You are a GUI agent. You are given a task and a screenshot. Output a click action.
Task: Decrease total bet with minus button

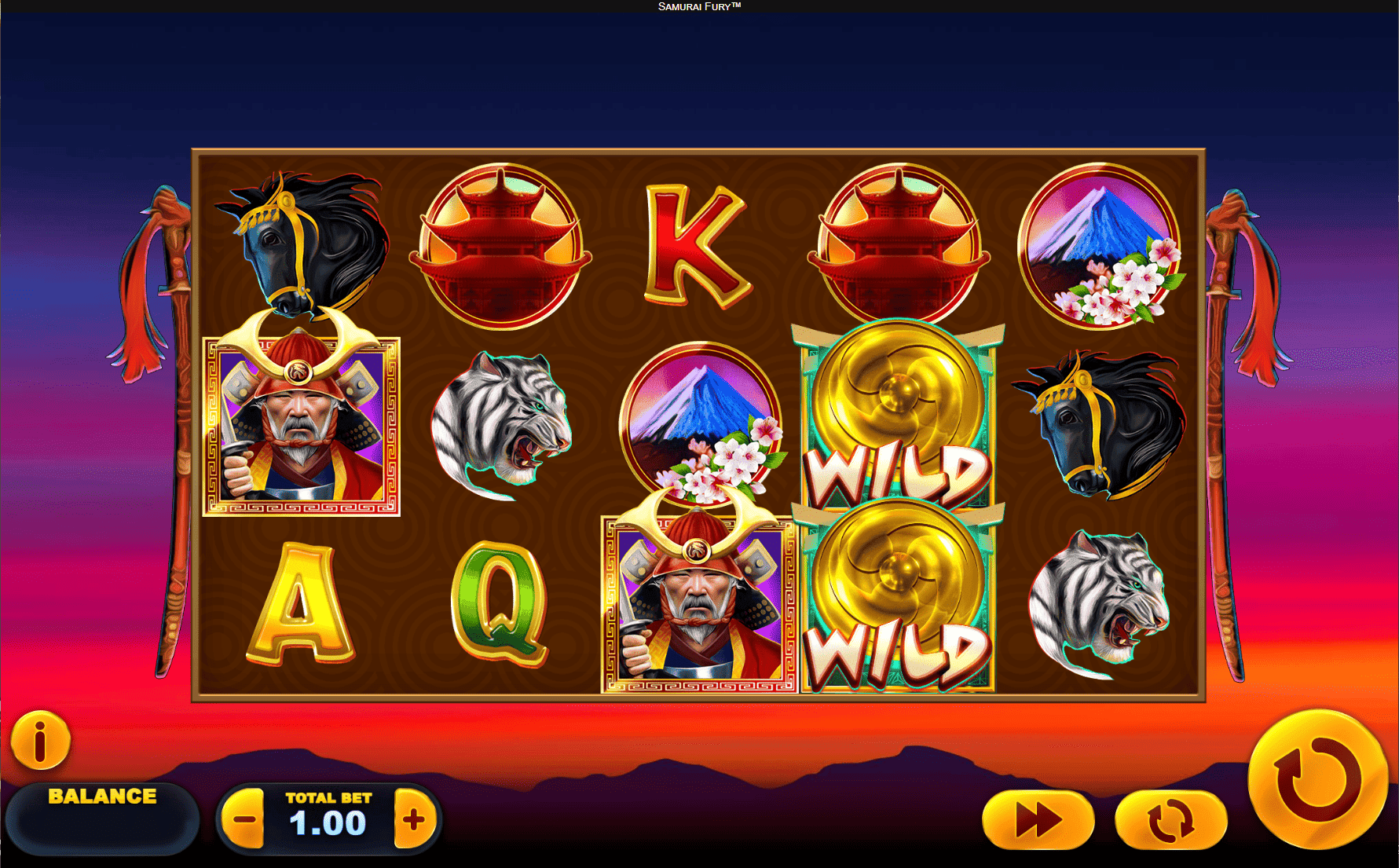[244, 820]
